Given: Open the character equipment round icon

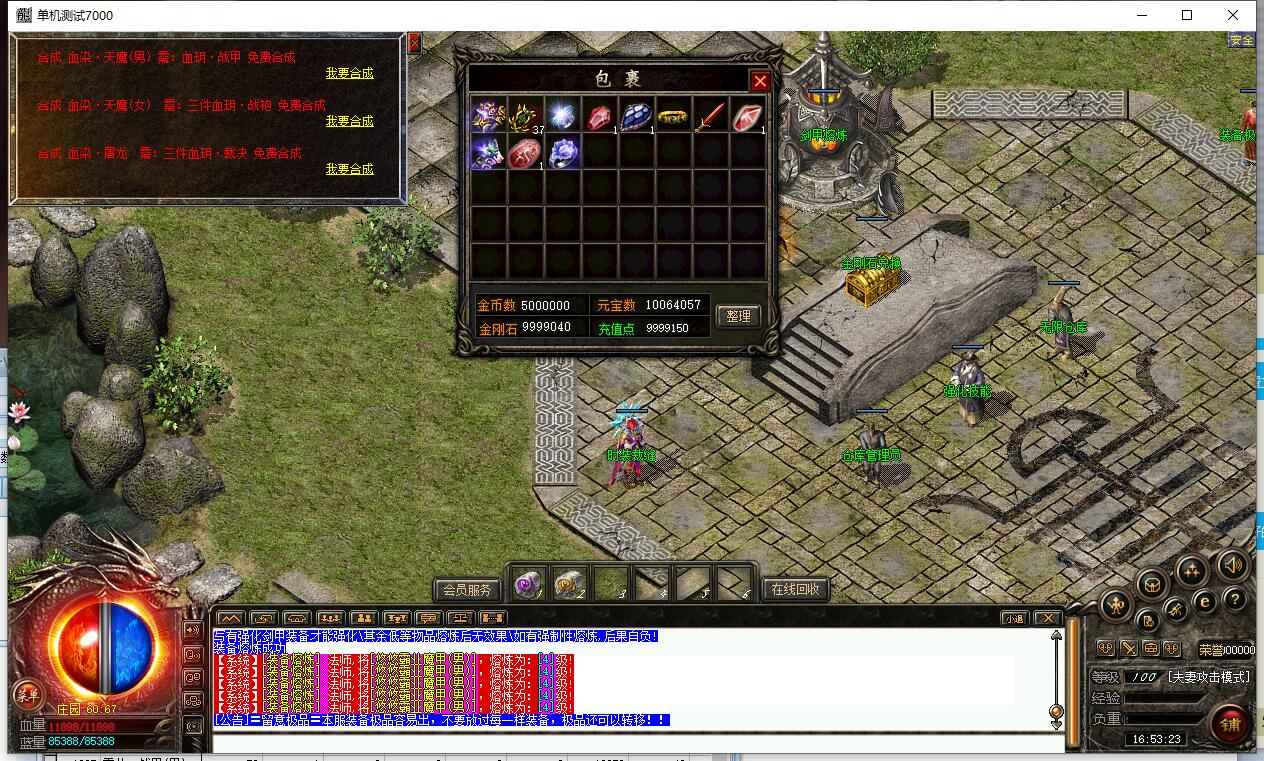Looking at the screenshot, I should point(1115,604).
